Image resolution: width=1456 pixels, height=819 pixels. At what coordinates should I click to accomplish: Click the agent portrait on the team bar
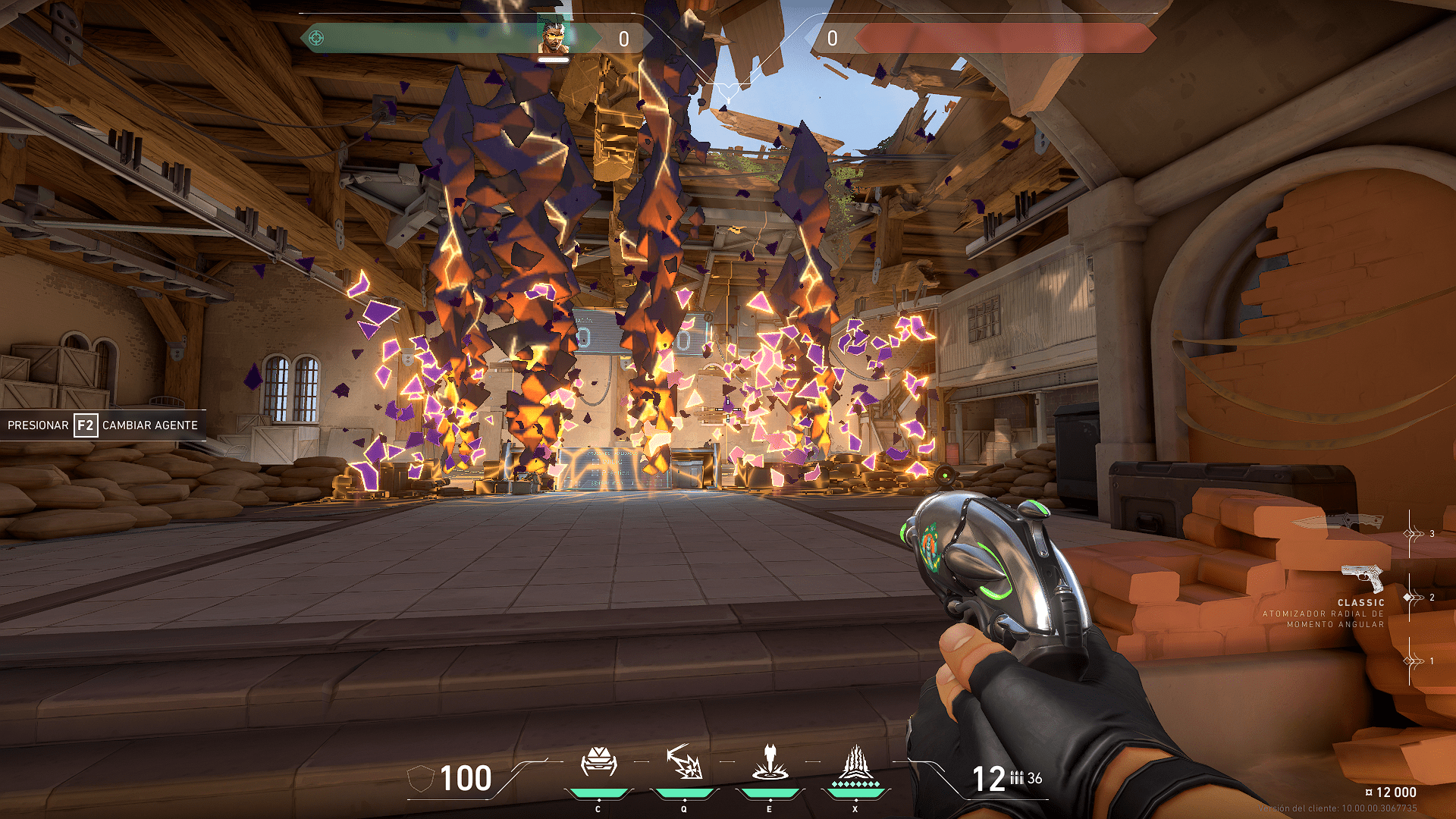[x=553, y=37]
